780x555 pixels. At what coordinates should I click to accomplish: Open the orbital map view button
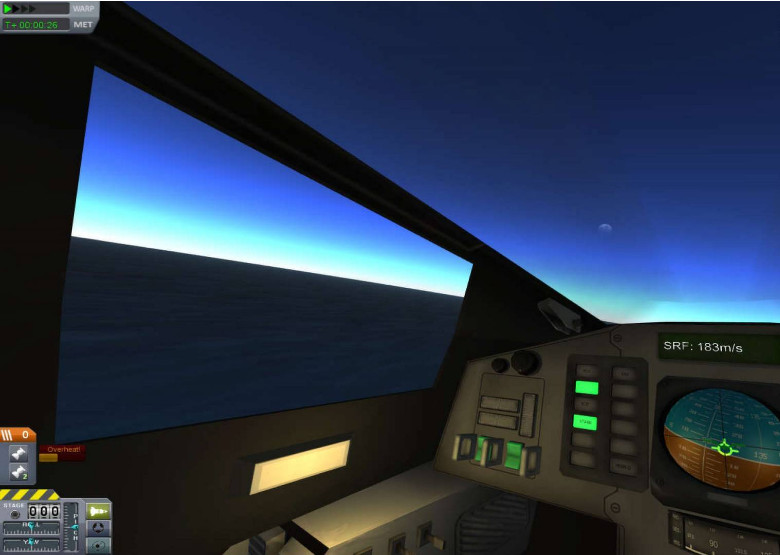pyautogui.click(x=98, y=546)
